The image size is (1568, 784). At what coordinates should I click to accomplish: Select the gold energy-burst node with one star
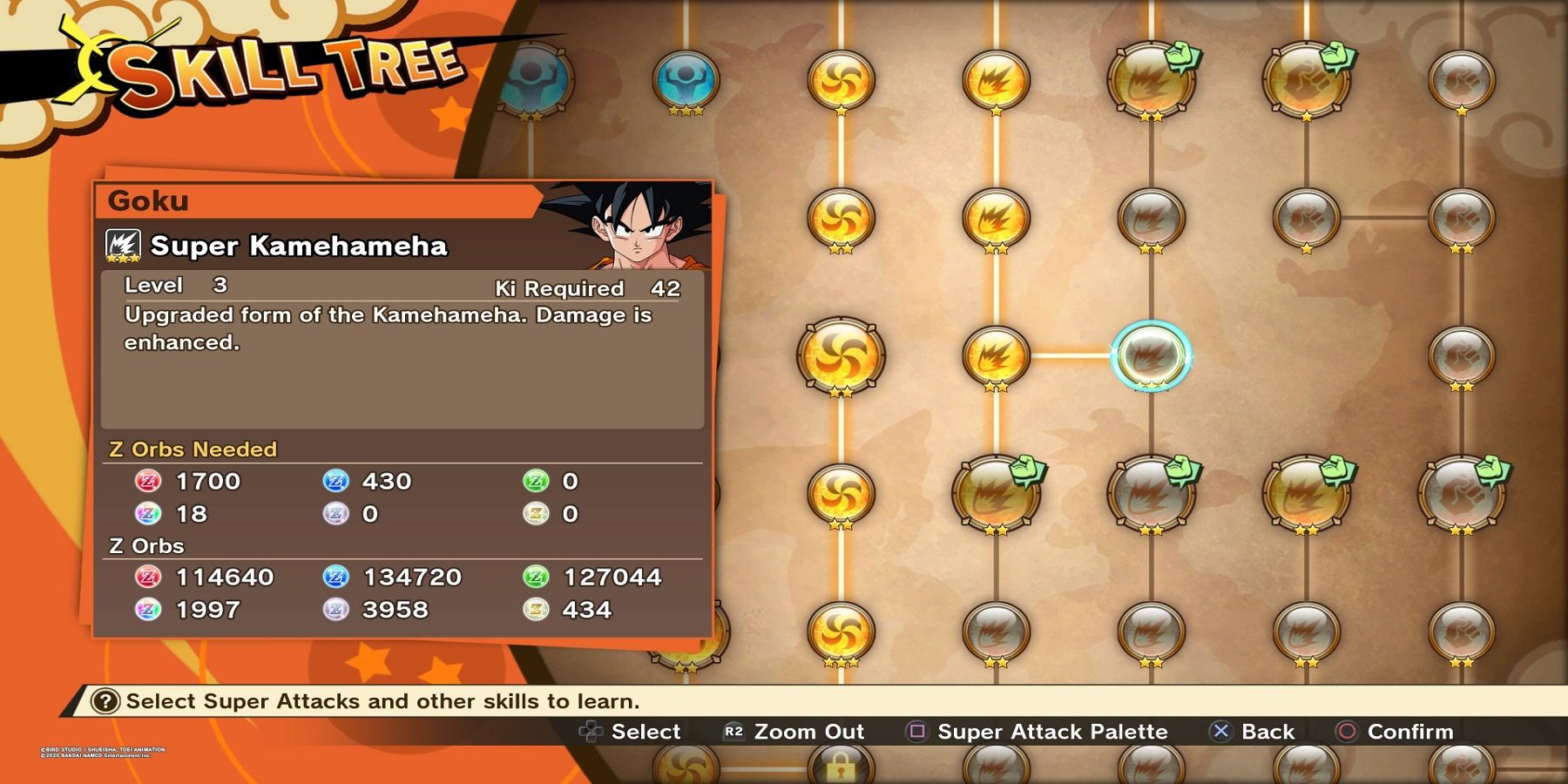(x=996, y=80)
